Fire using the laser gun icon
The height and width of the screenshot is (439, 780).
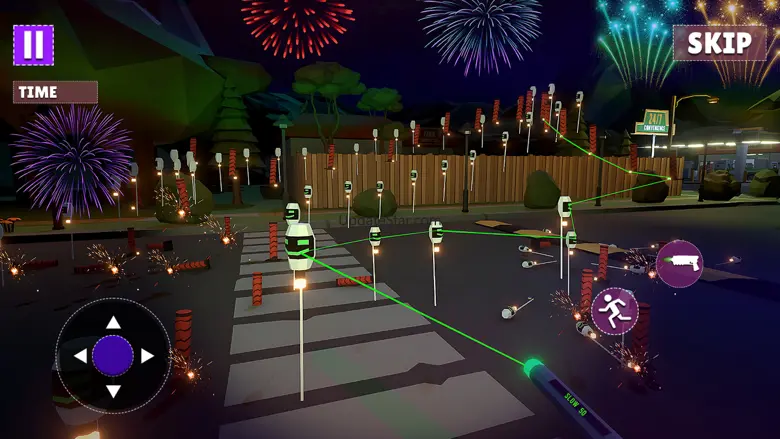(x=679, y=264)
